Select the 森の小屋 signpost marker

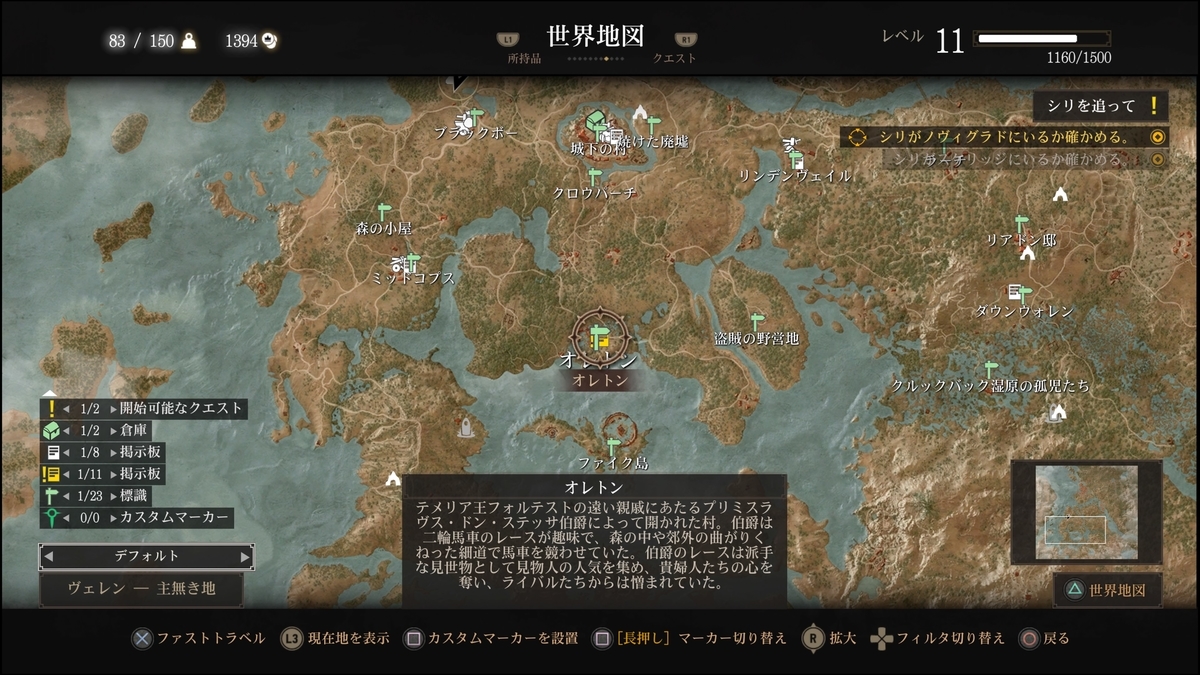383,212
